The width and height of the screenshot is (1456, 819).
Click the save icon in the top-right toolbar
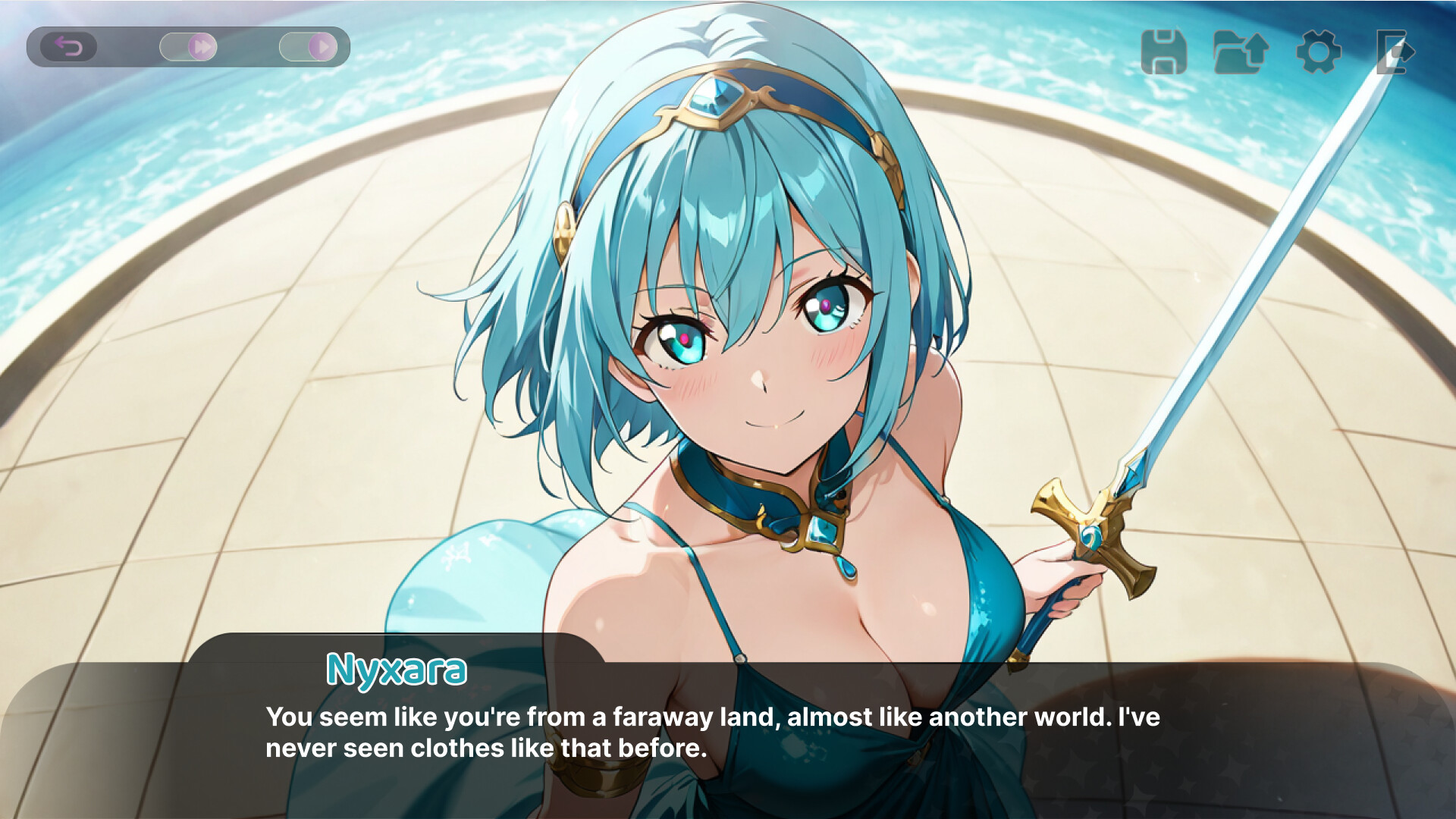click(x=1165, y=50)
